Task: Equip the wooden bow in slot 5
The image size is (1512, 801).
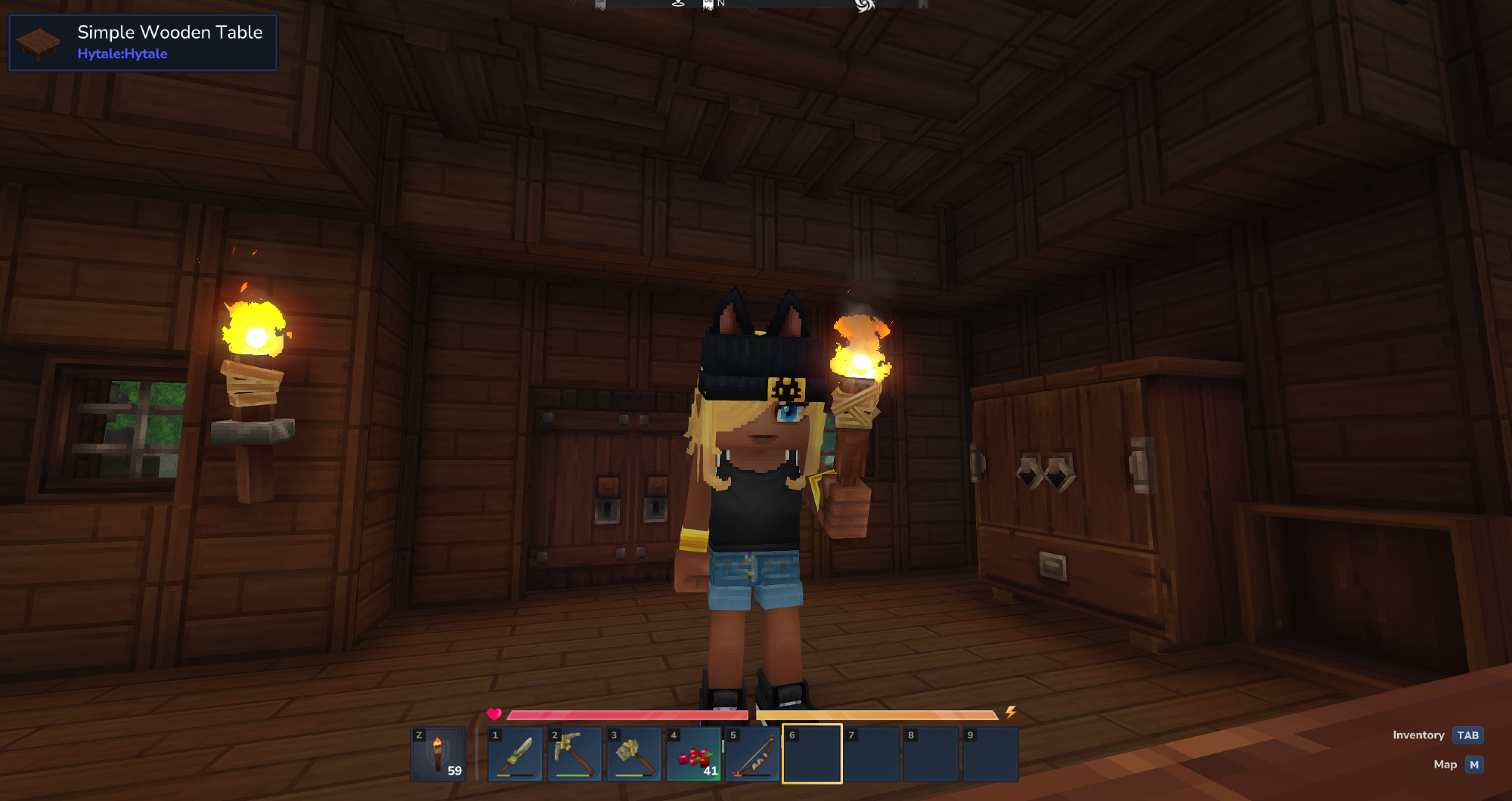Action: (753, 754)
